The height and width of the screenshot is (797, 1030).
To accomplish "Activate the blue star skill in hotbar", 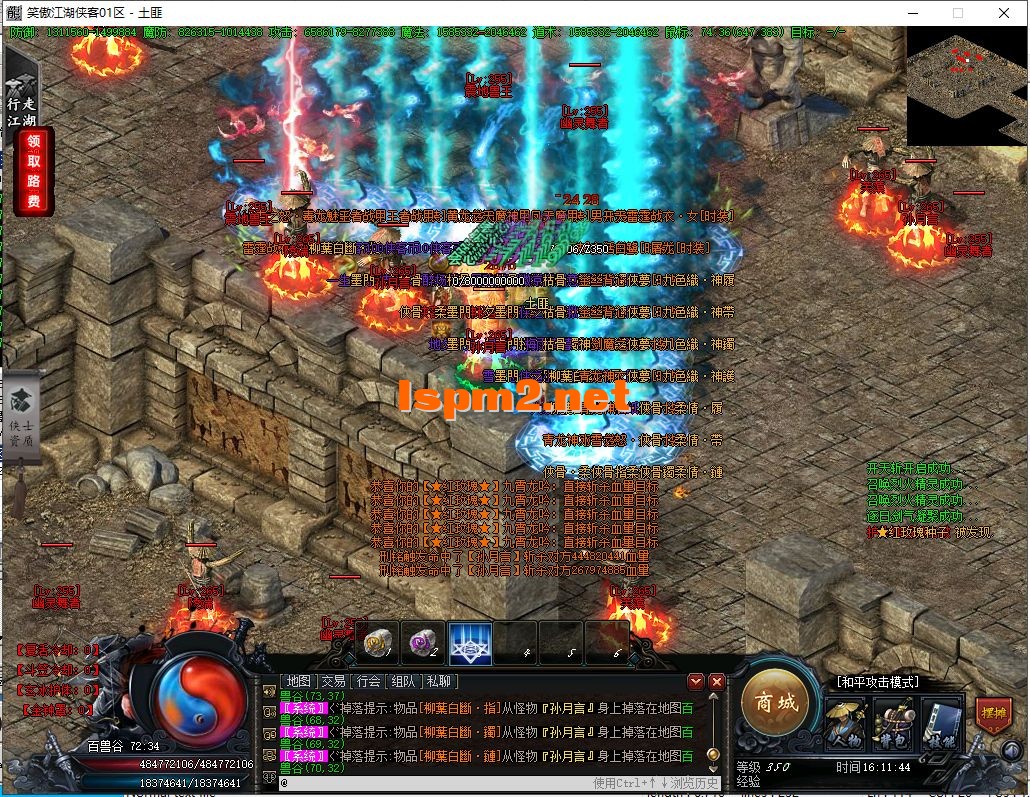I will (x=470, y=643).
